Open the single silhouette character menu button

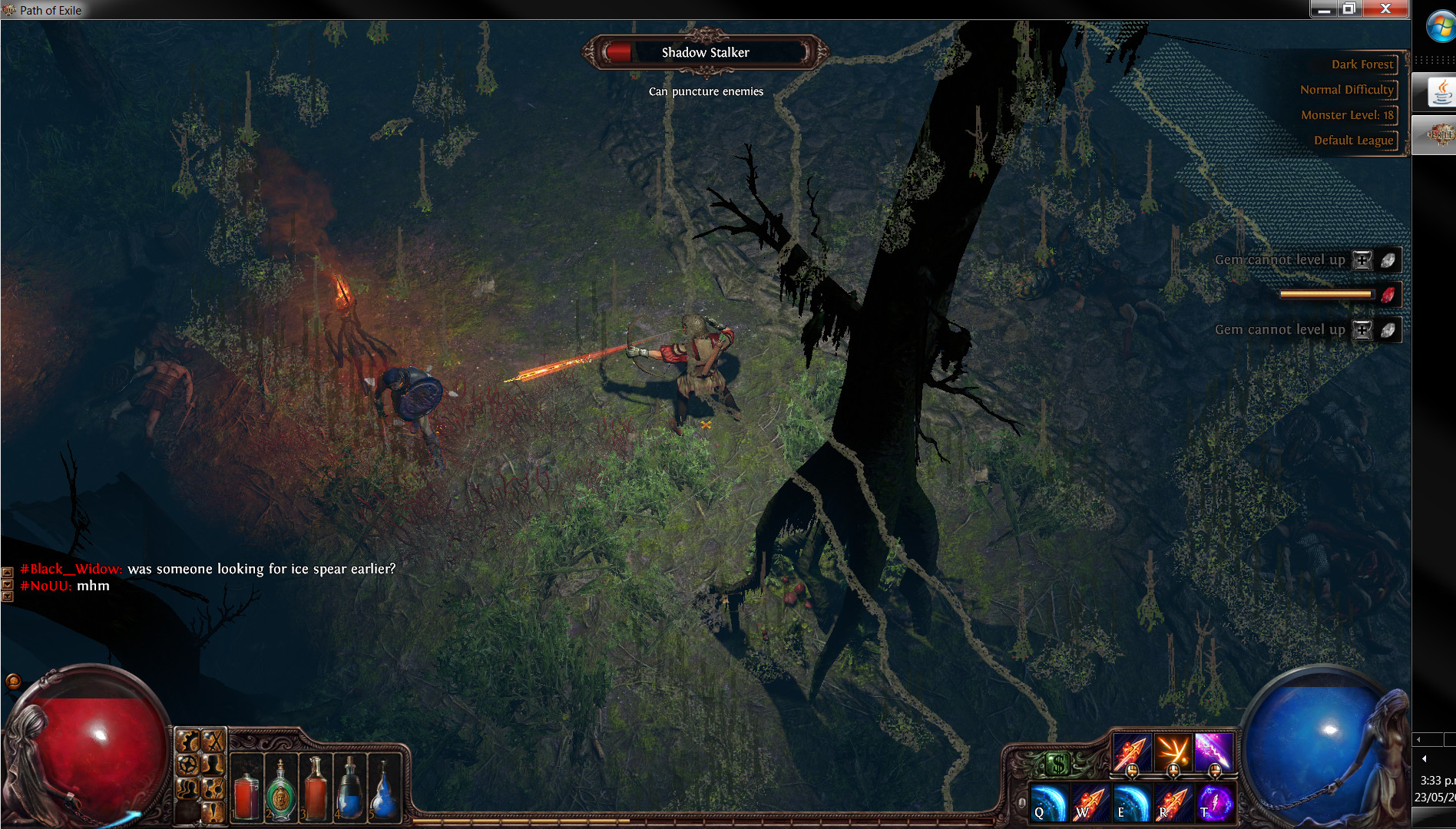pyautogui.click(x=213, y=765)
